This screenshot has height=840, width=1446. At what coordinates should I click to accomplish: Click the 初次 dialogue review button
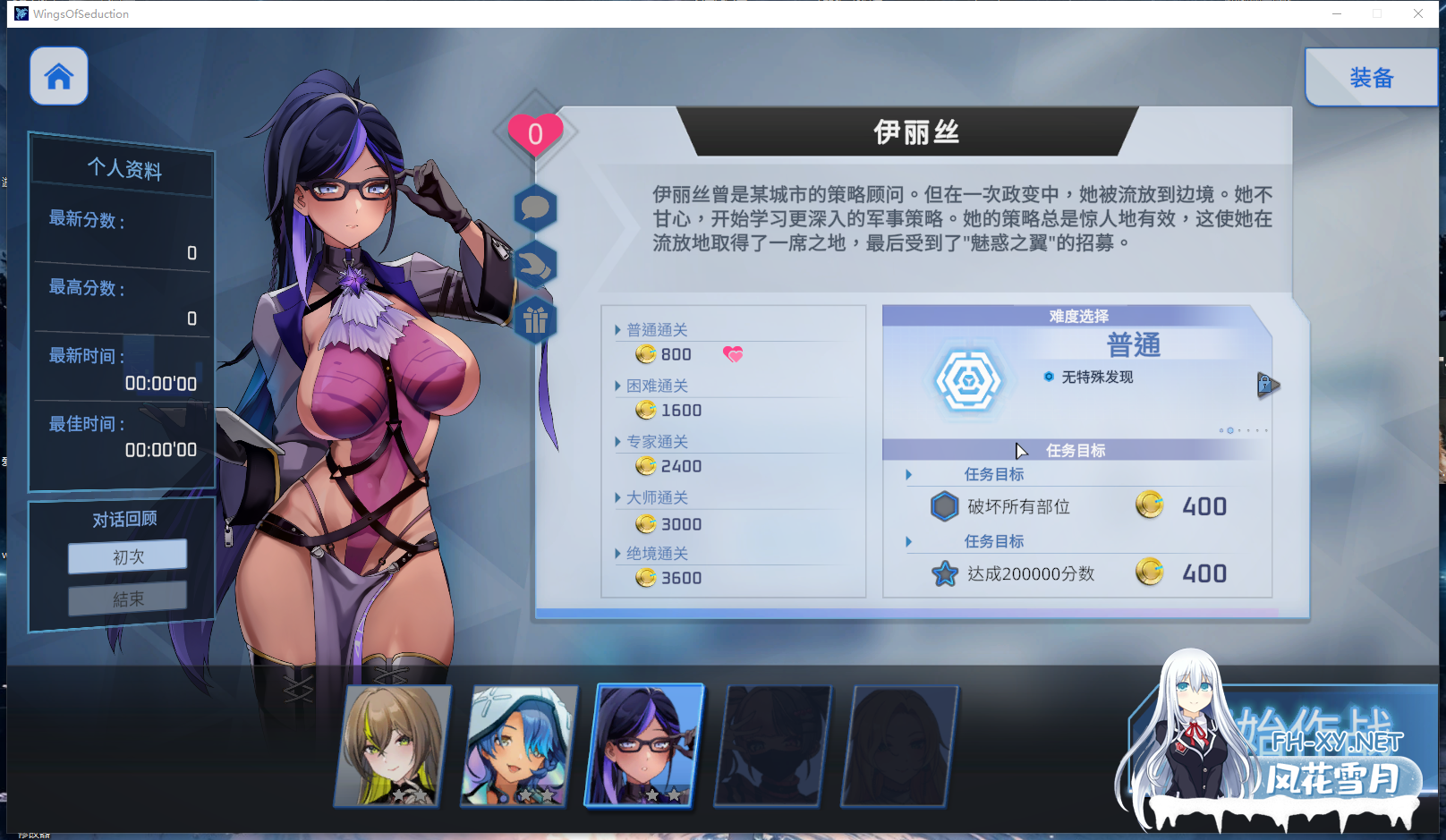pyautogui.click(x=126, y=556)
